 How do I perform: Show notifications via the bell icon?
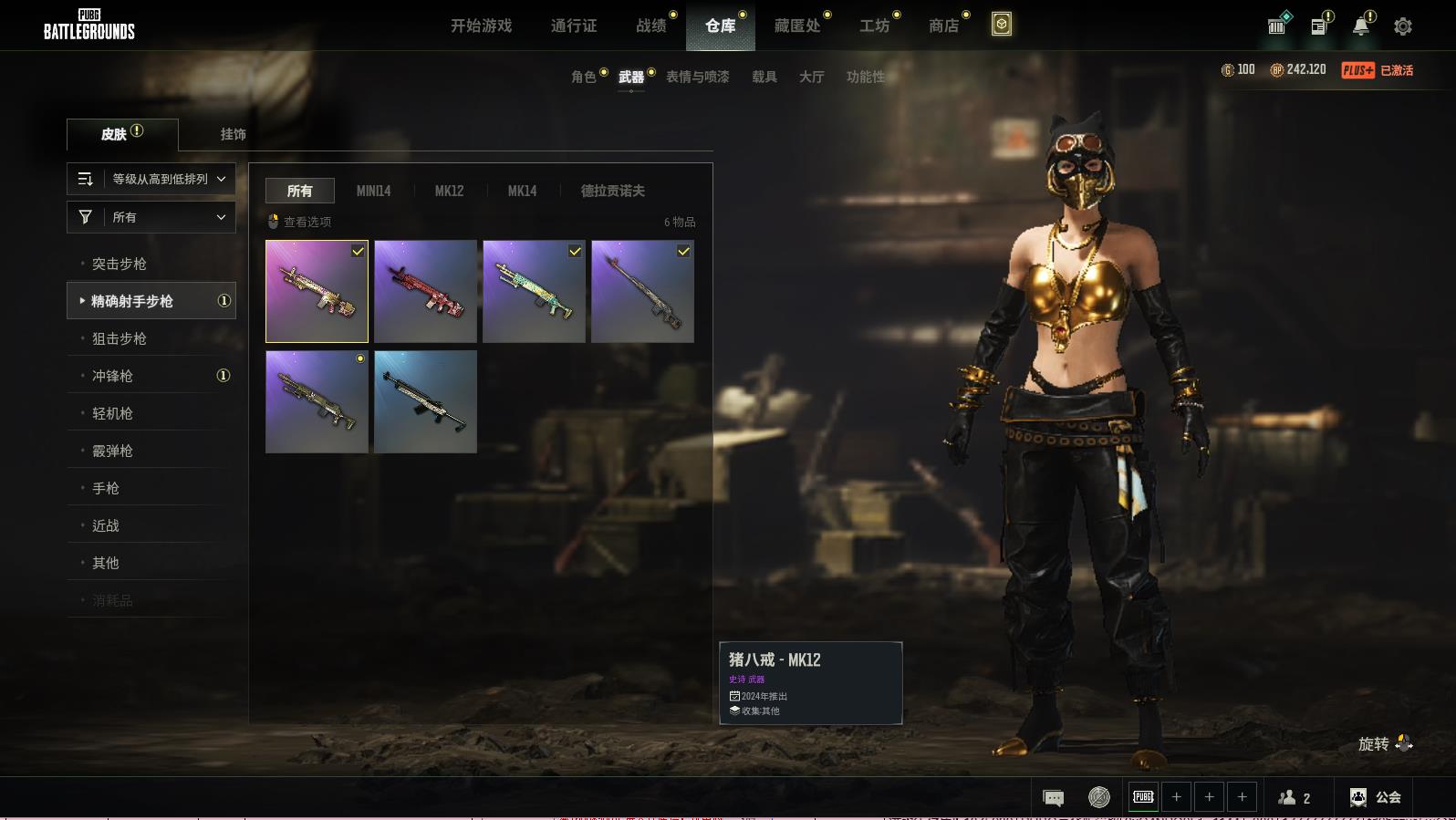(x=1360, y=26)
